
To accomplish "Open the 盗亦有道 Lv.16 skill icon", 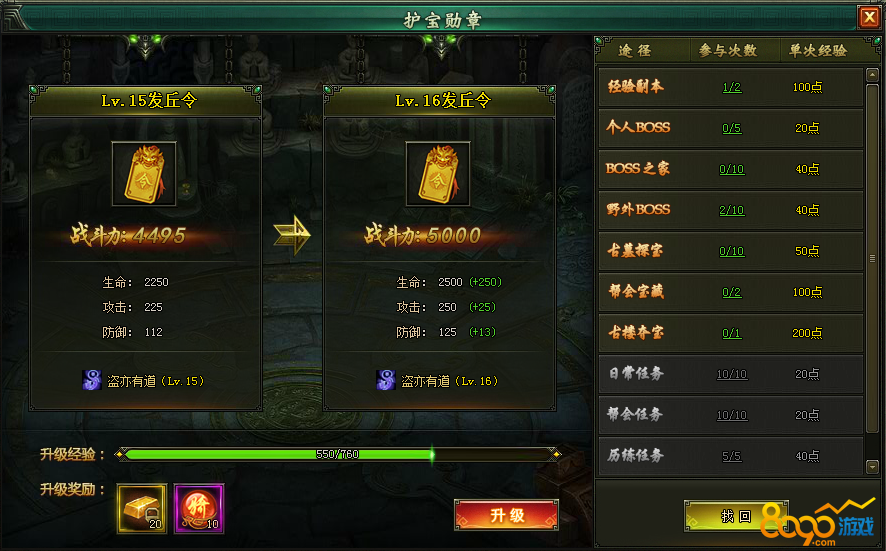I will point(385,380).
